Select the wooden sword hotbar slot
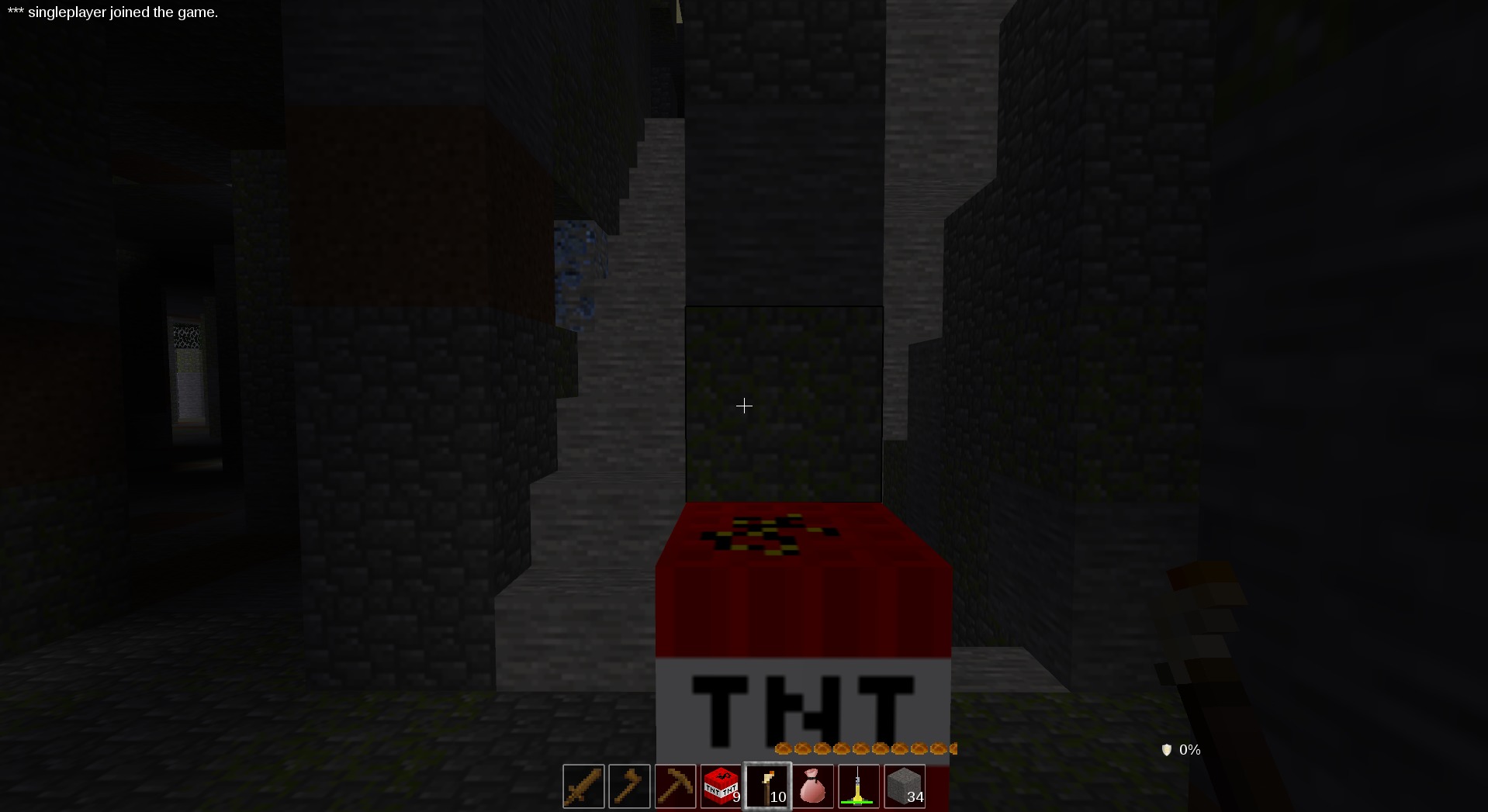Viewport: 1488px width, 812px height. click(583, 786)
